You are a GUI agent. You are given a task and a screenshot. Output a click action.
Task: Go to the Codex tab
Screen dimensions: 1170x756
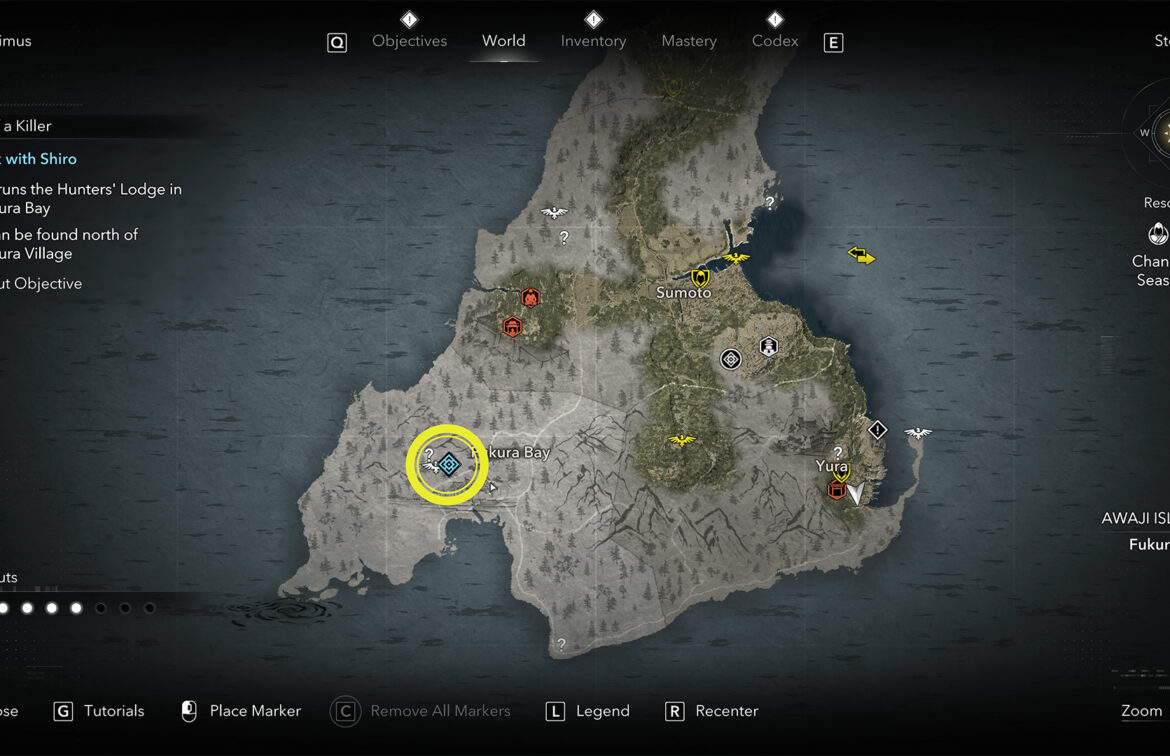tap(775, 41)
